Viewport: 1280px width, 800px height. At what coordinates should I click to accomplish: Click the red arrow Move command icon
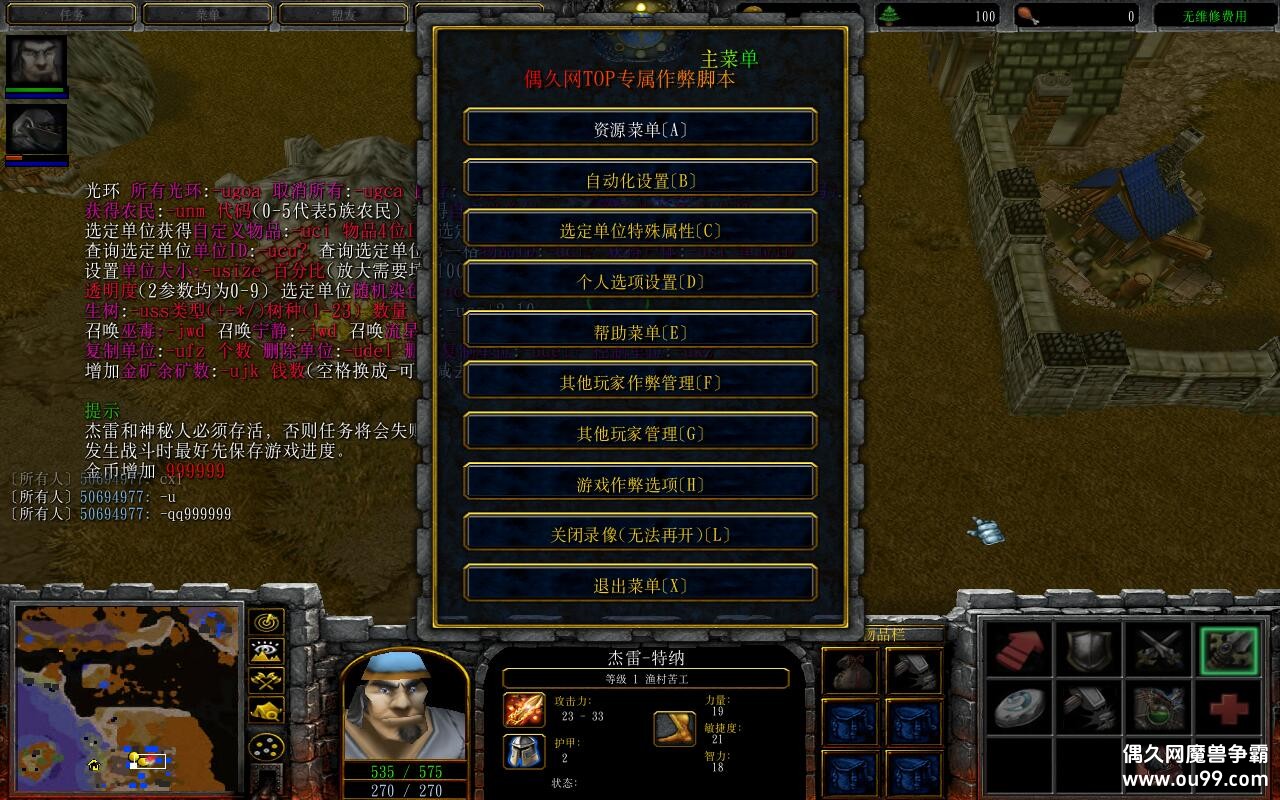click(x=1018, y=650)
